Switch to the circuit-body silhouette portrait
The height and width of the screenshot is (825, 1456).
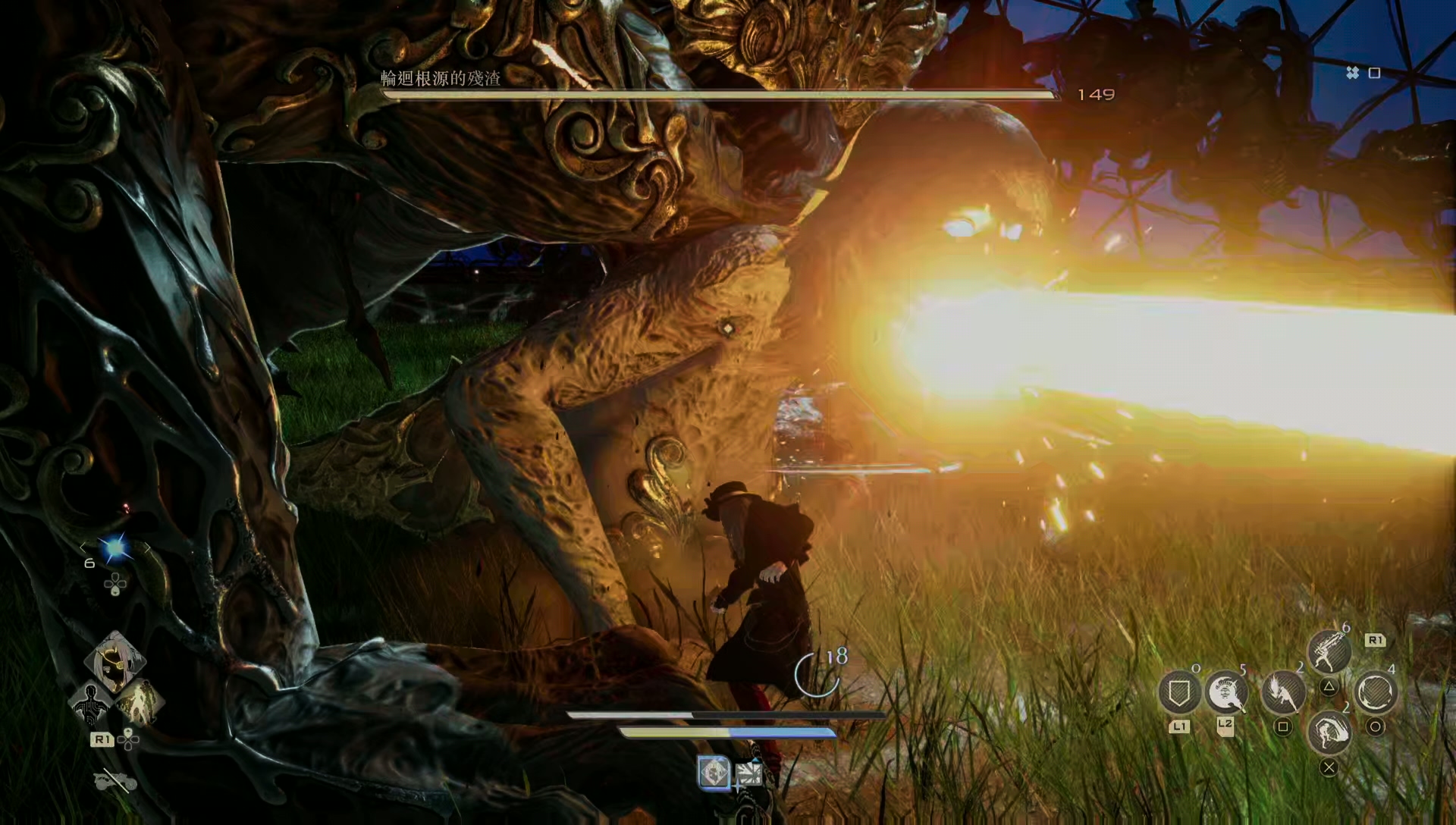(x=90, y=703)
